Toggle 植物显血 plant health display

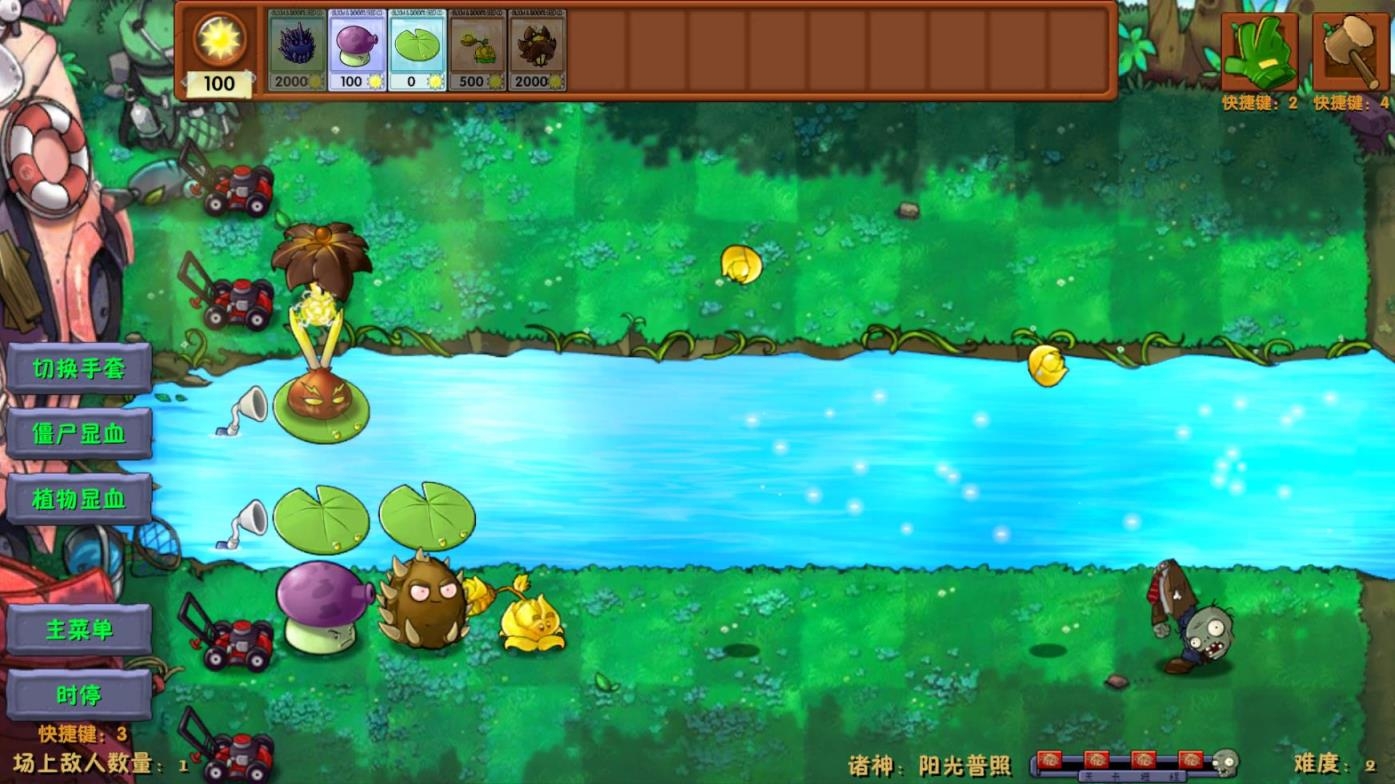point(80,497)
